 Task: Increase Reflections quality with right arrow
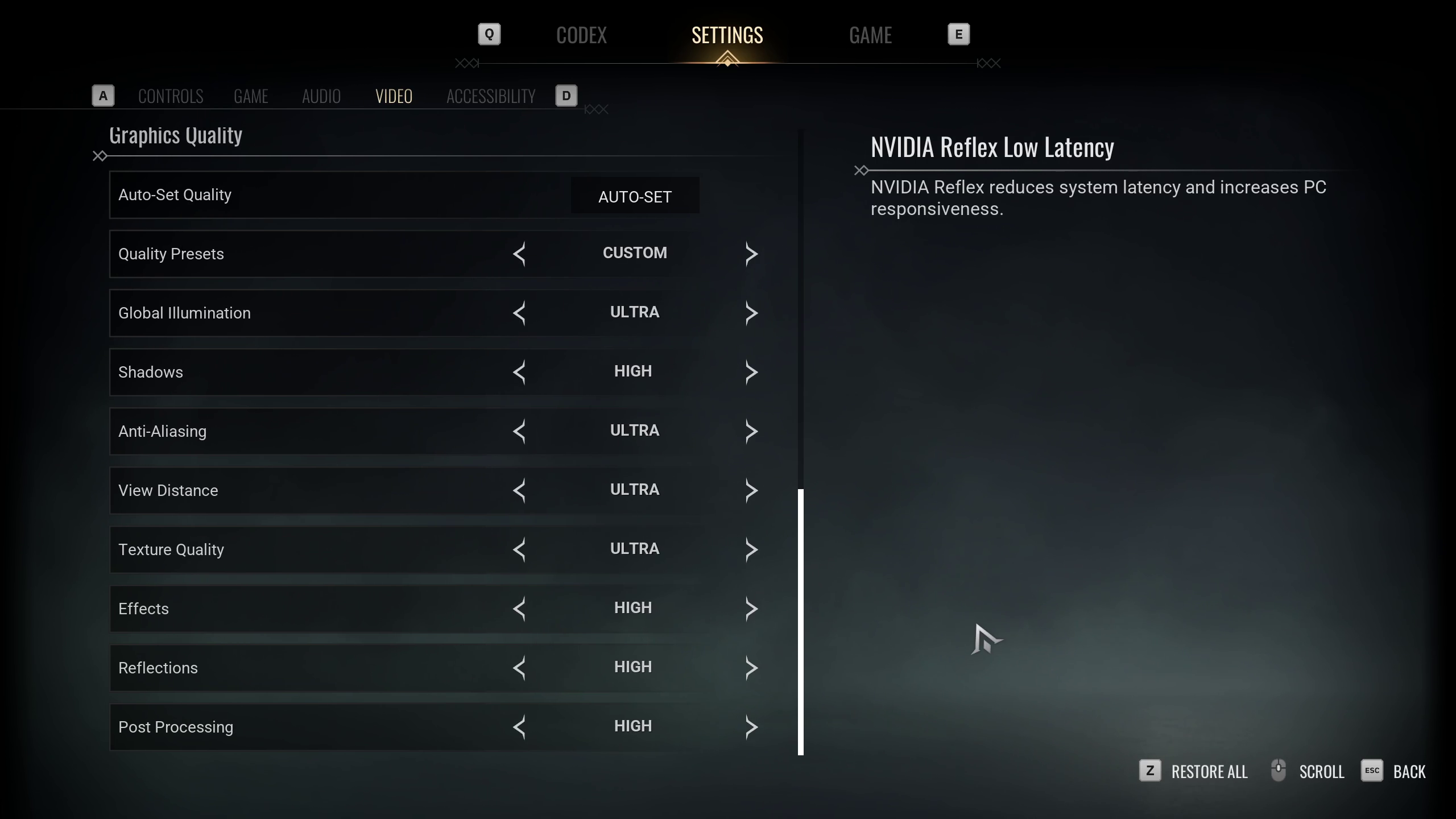click(751, 668)
